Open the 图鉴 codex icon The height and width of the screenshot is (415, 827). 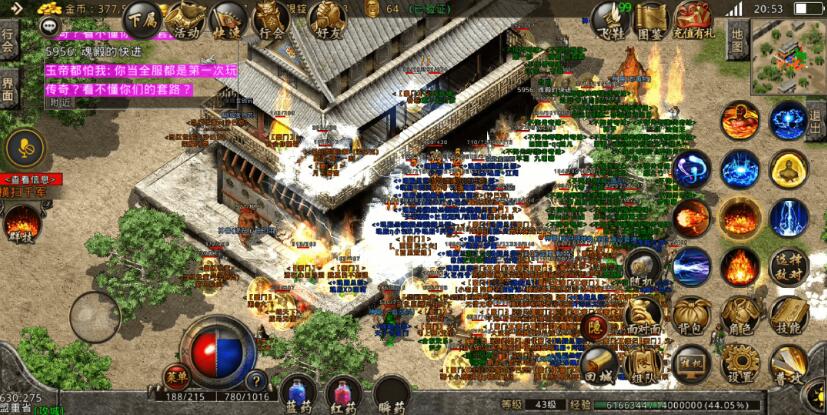coord(651,17)
